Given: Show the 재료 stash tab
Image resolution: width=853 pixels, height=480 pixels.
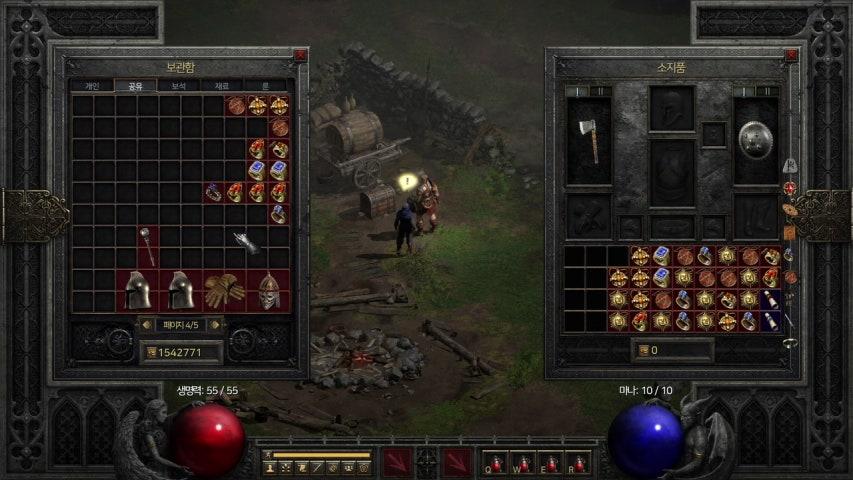Looking at the screenshot, I should pos(222,86).
